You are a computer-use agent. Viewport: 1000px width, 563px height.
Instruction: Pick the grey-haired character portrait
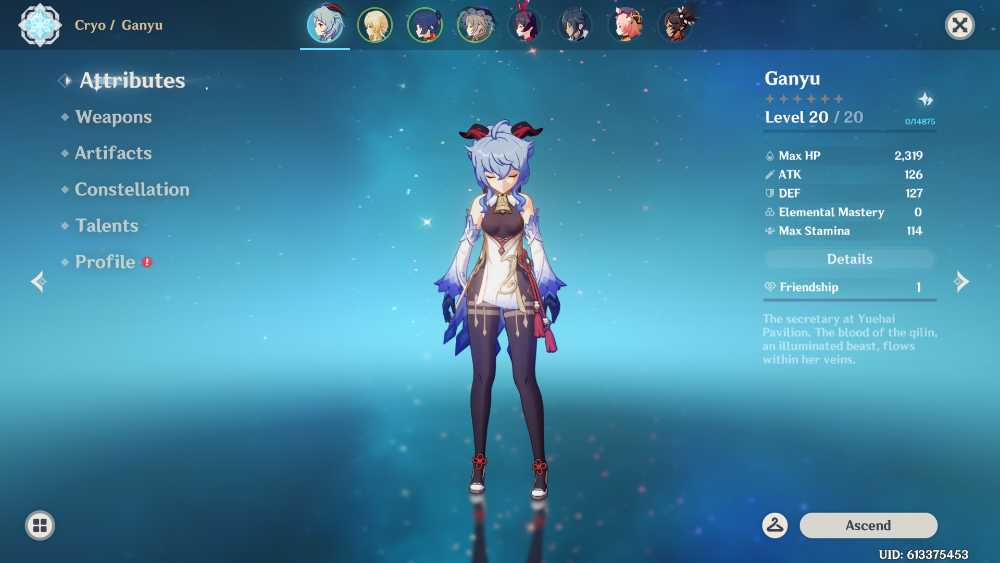point(475,25)
